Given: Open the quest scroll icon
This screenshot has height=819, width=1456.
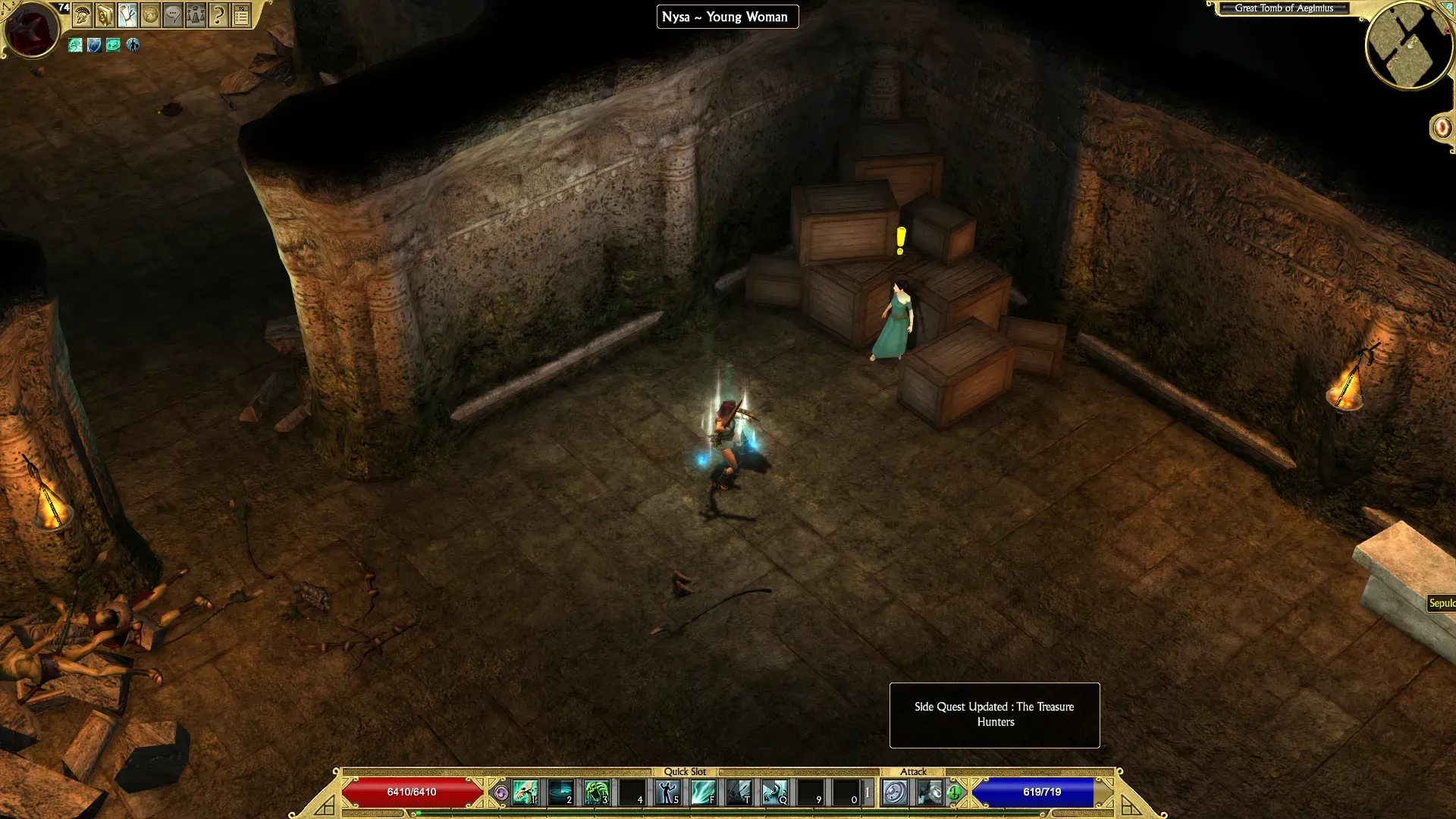Looking at the screenshot, I should click(x=127, y=15).
